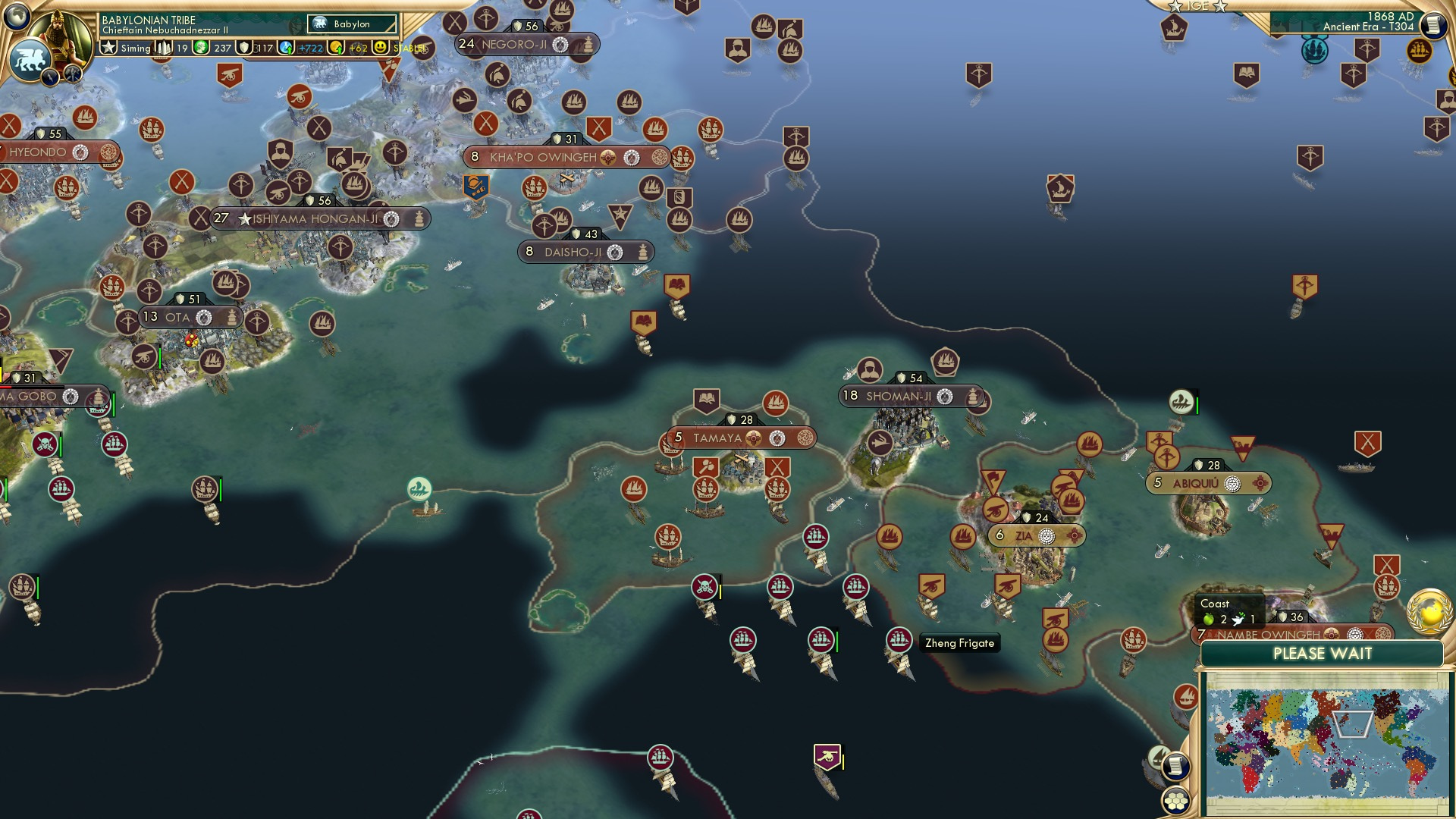Open notifications via the scroll icon near minimap
1456x819 pixels.
tap(1175, 767)
